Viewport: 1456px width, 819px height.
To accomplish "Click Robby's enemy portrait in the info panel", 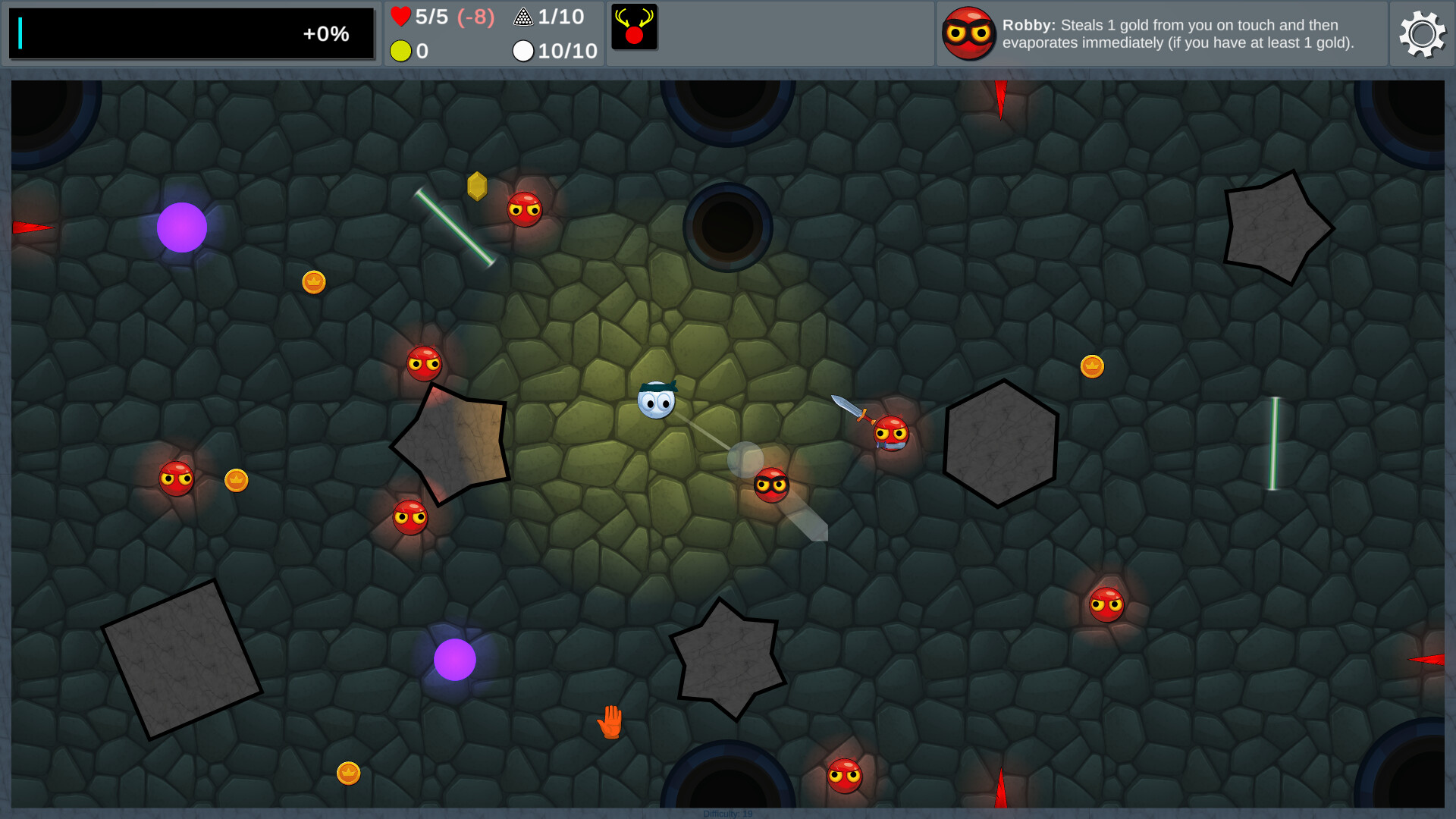I will (x=969, y=33).
